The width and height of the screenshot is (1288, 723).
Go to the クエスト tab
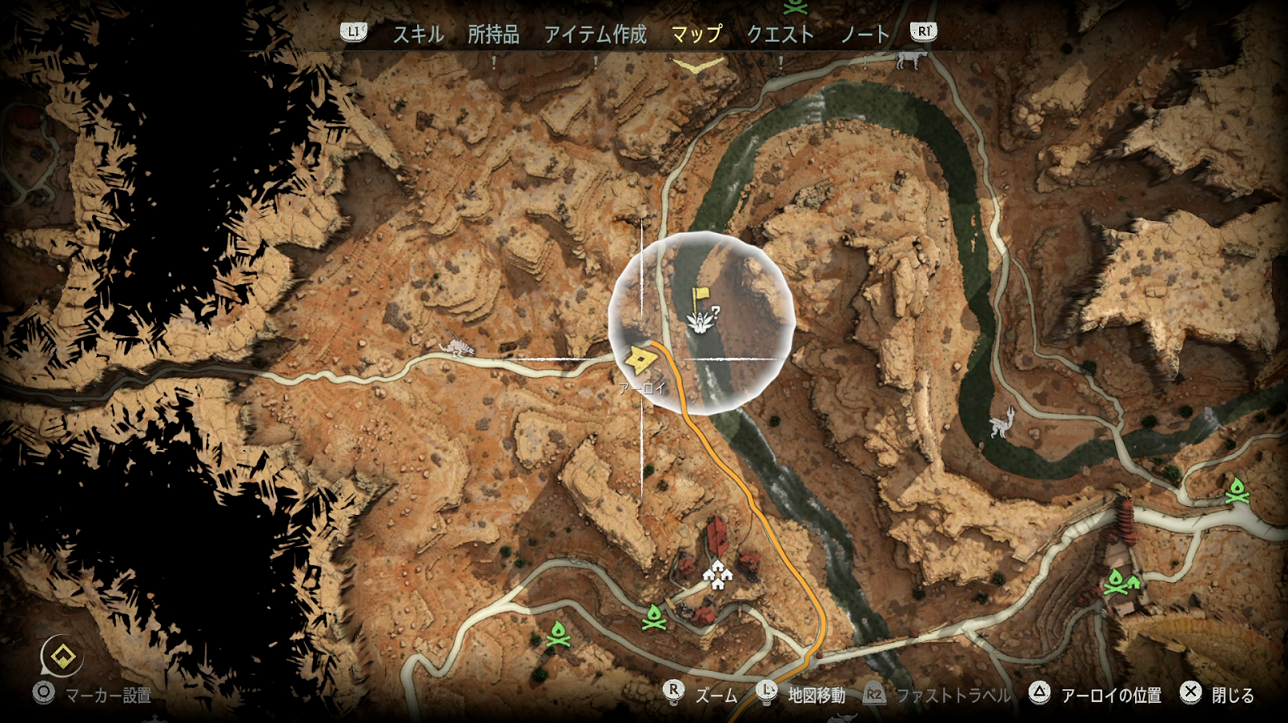point(780,34)
